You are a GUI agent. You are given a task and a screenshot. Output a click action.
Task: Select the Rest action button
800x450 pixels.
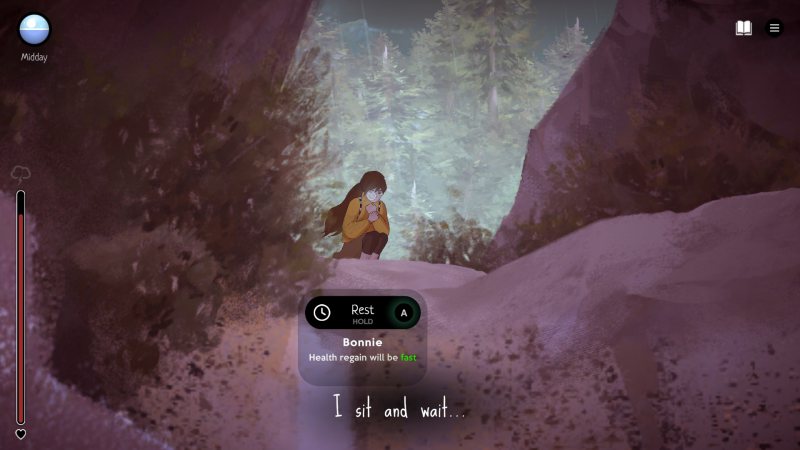[362, 313]
